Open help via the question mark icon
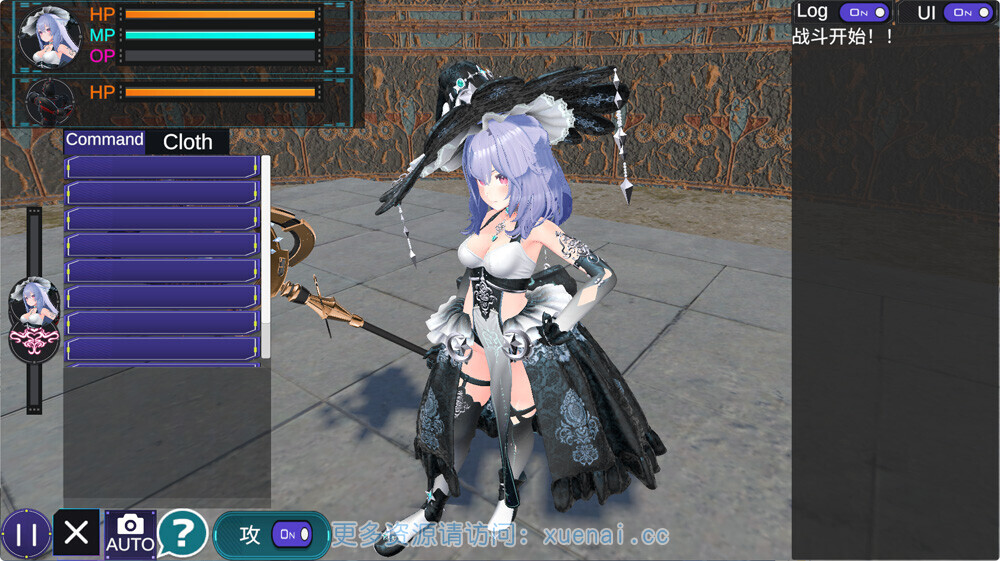This screenshot has width=1000, height=561. click(x=182, y=534)
